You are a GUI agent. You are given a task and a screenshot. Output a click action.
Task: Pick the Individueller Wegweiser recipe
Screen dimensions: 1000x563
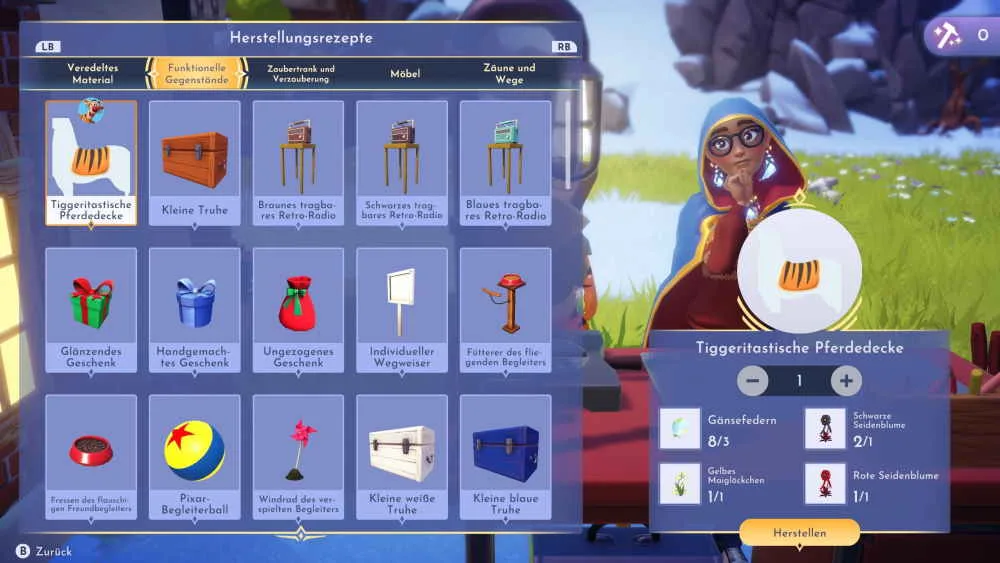tap(402, 309)
